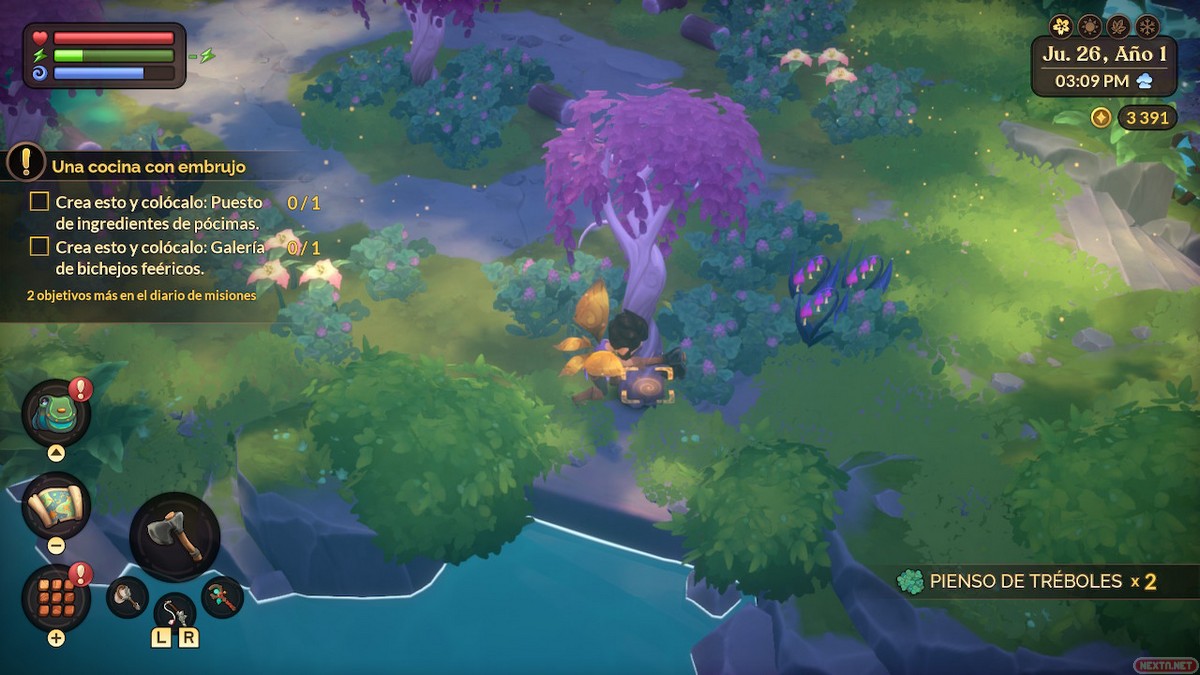Choose the magic staff tool

pos(222,596)
